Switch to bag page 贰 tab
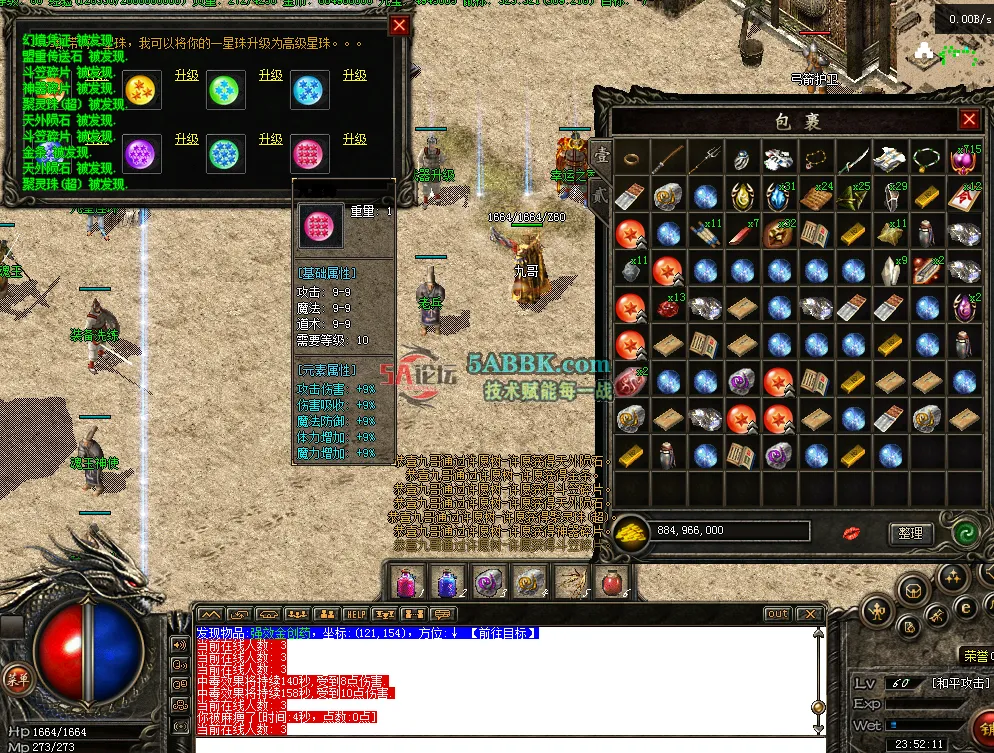 [600, 193]
